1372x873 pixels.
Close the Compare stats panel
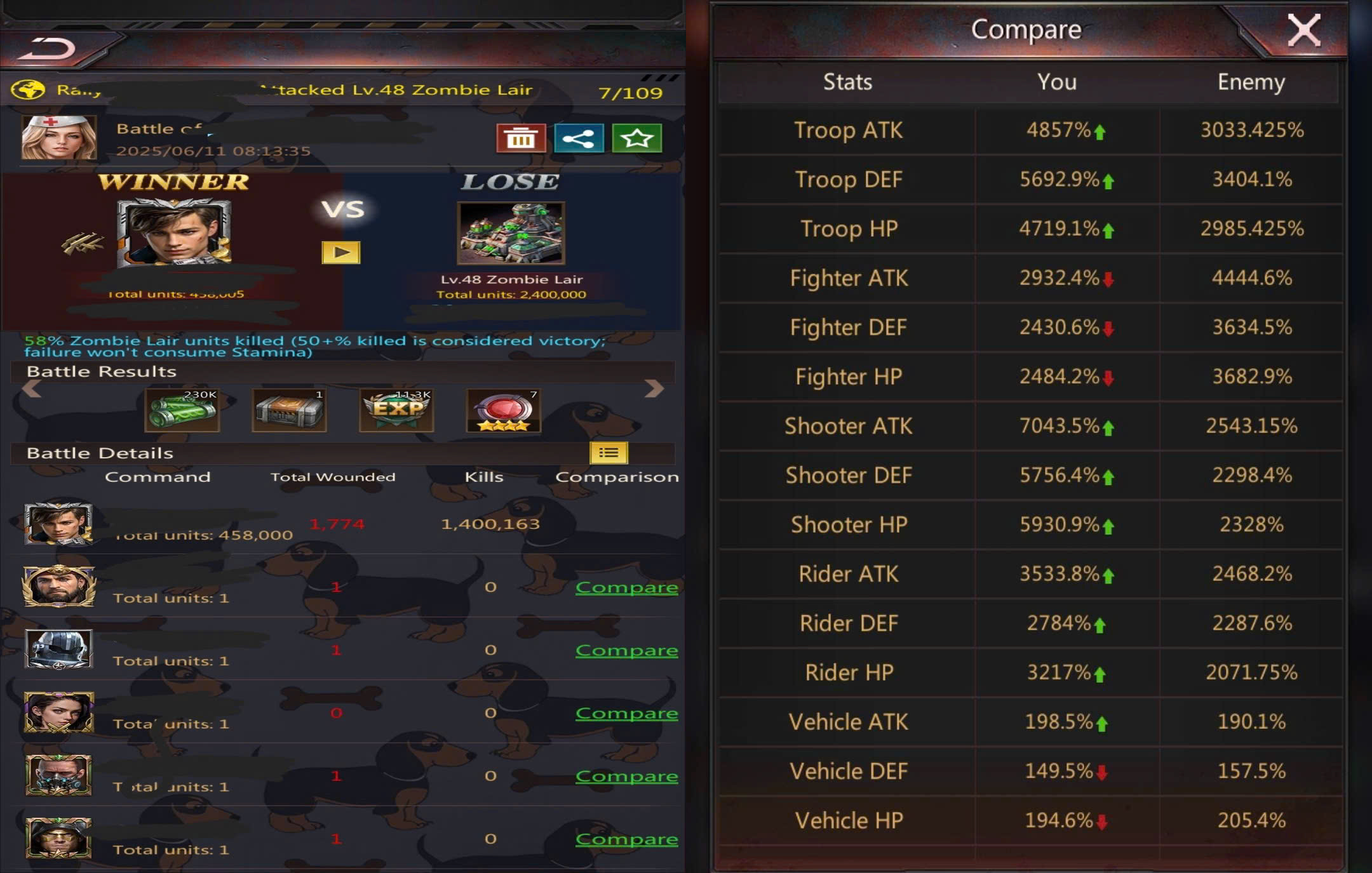click(1303, 30)
